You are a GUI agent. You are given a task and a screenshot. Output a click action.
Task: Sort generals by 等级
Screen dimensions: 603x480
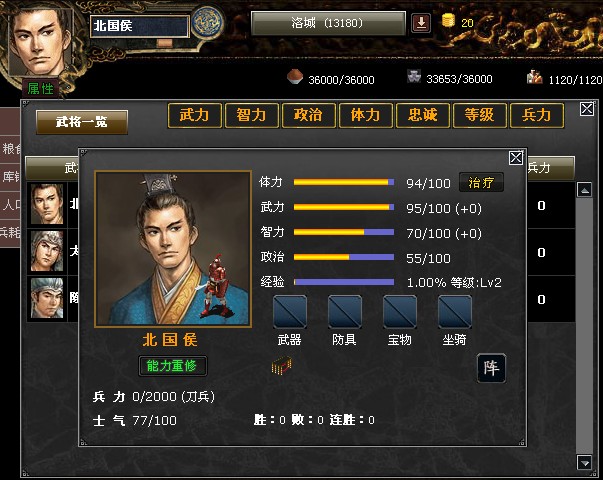coord(479,115)
